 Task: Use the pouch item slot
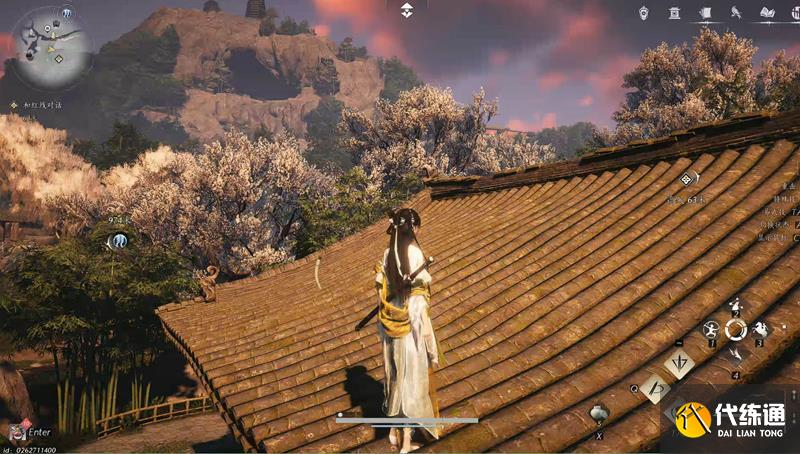[x=598, y=413]
